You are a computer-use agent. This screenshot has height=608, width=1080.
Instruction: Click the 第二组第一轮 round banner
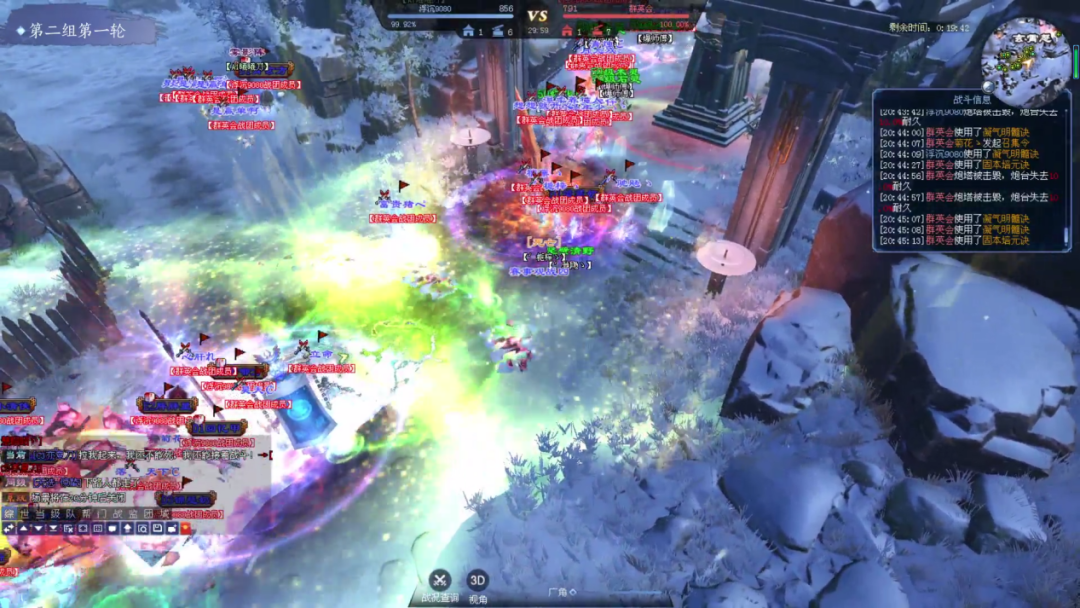(78, 30)
